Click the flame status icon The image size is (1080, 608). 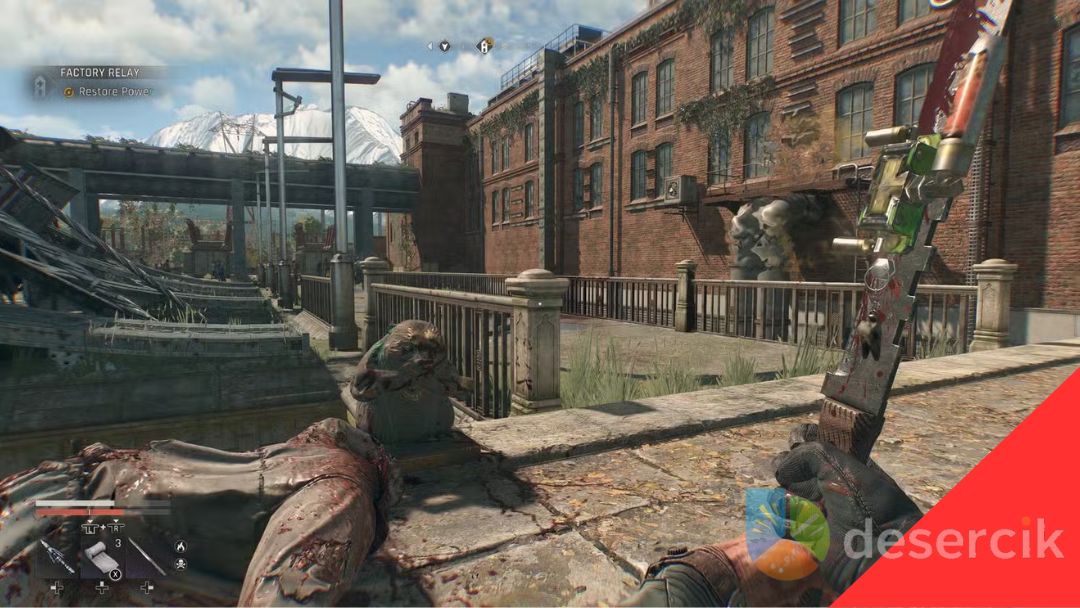pyautogui.click(x=180, y=547)
